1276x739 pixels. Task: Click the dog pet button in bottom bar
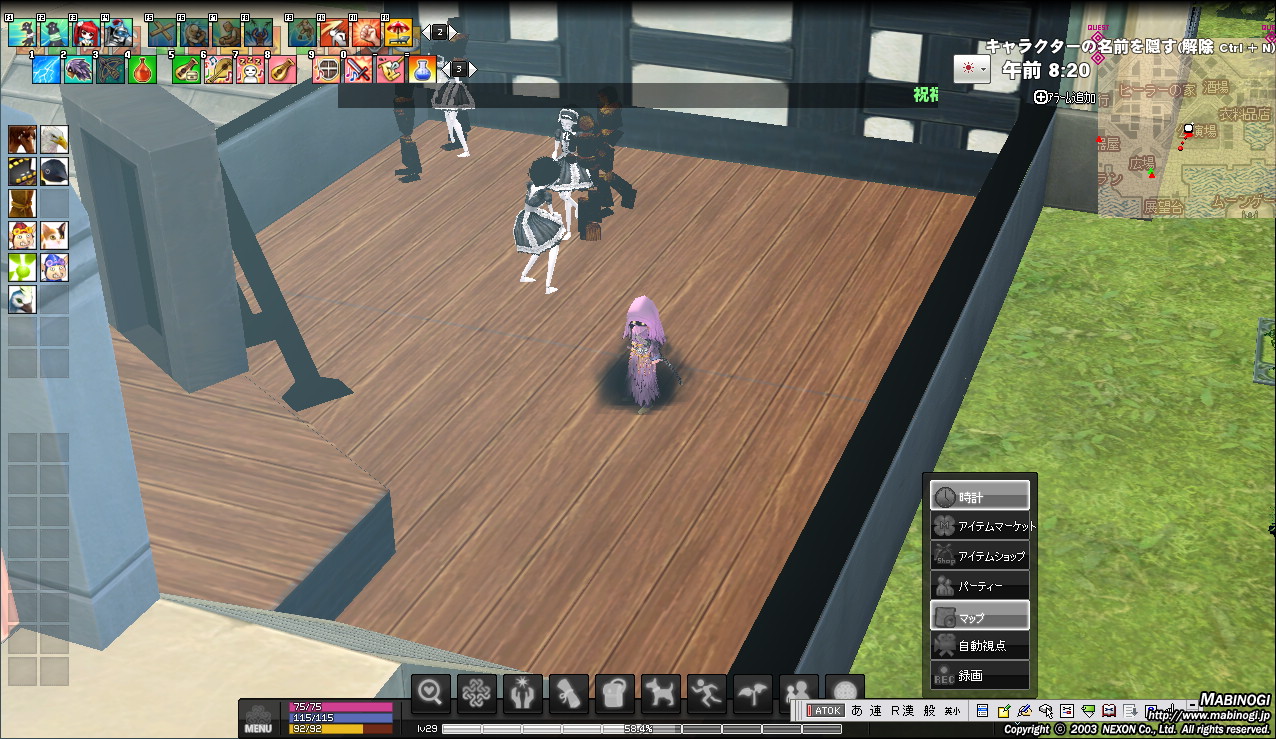pos(661,692)
